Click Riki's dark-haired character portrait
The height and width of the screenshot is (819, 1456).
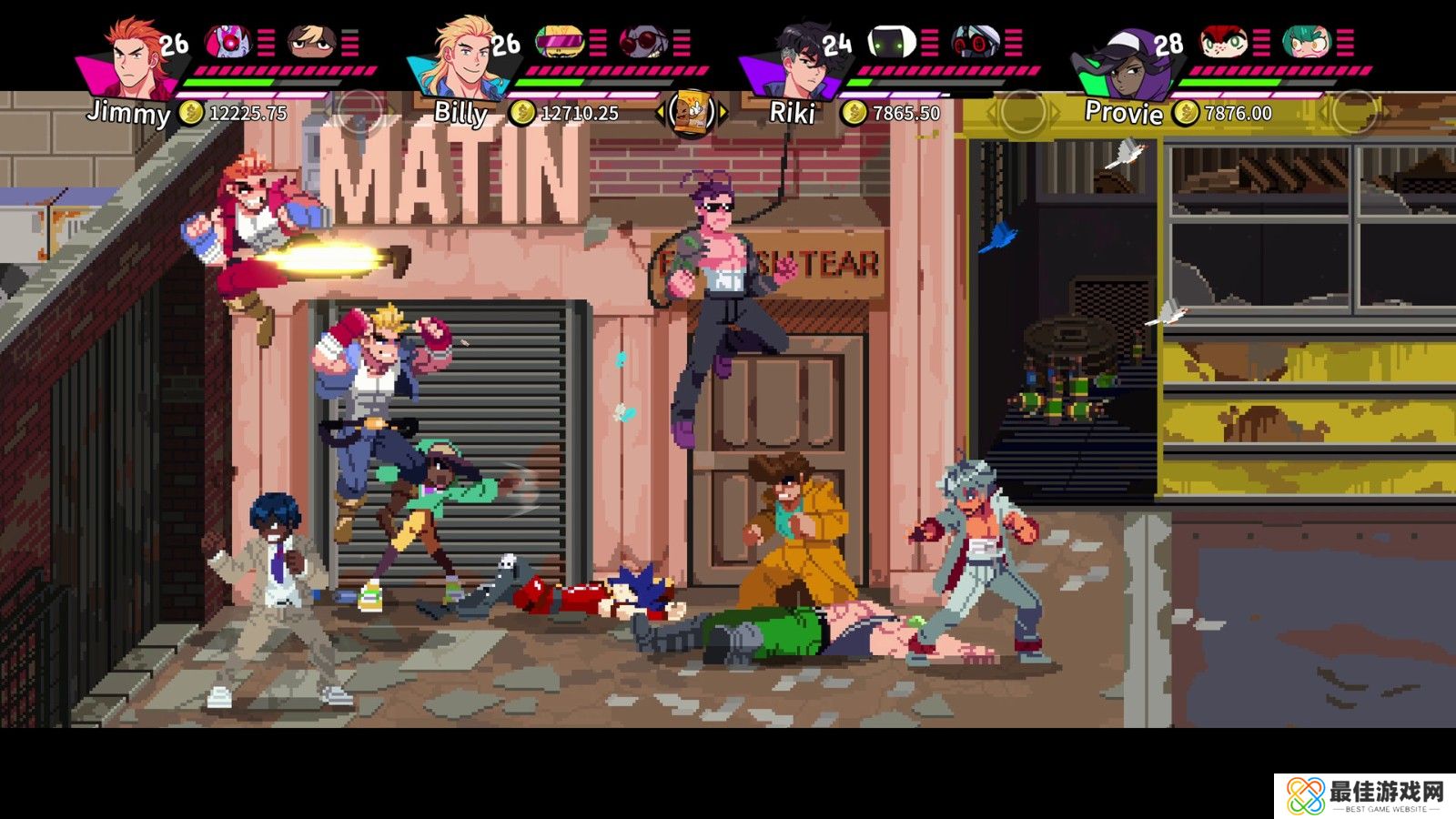[x=798, y=58]
